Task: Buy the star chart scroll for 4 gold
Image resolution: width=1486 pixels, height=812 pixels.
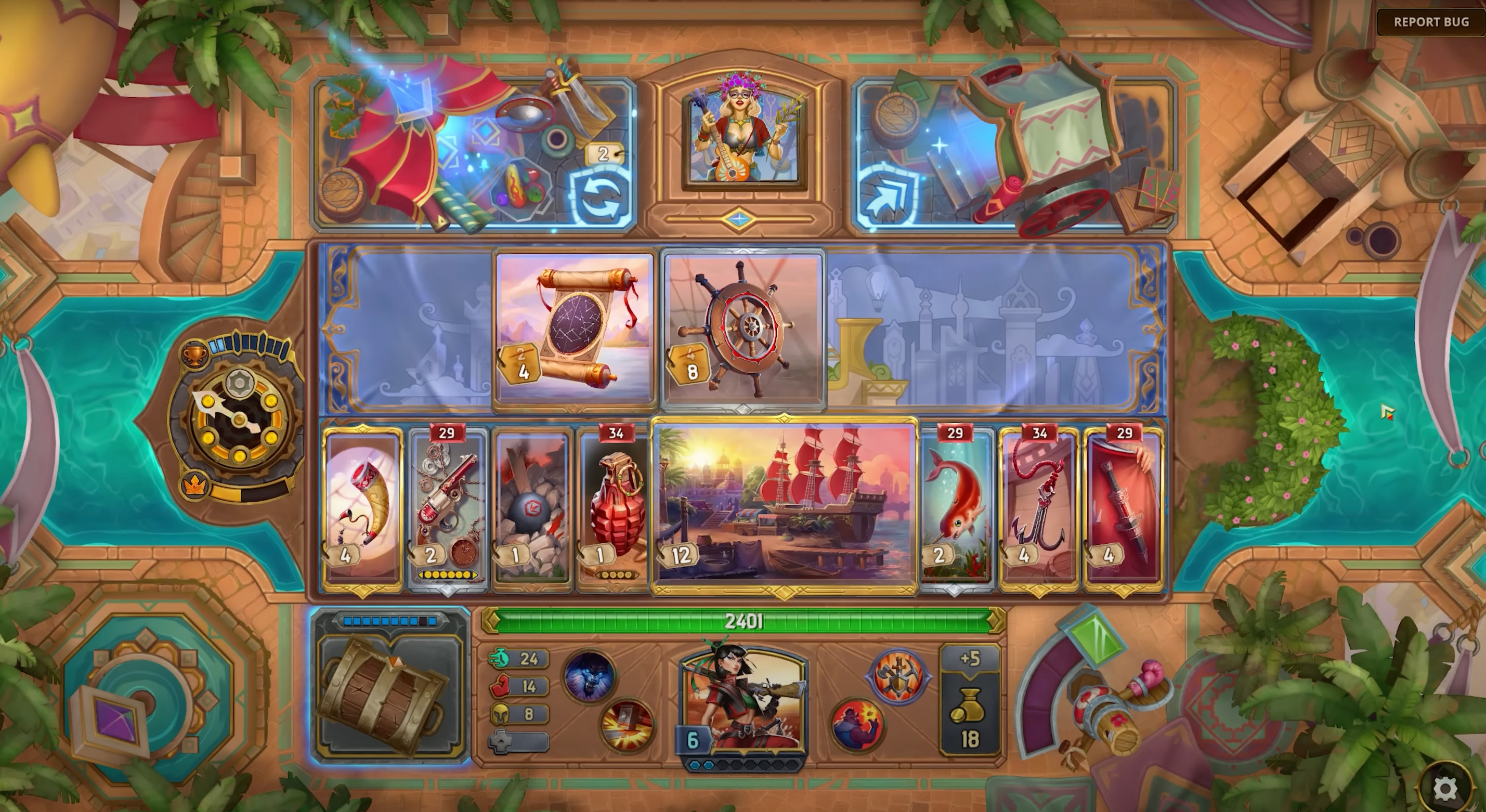Action: (x=575, y=329)
